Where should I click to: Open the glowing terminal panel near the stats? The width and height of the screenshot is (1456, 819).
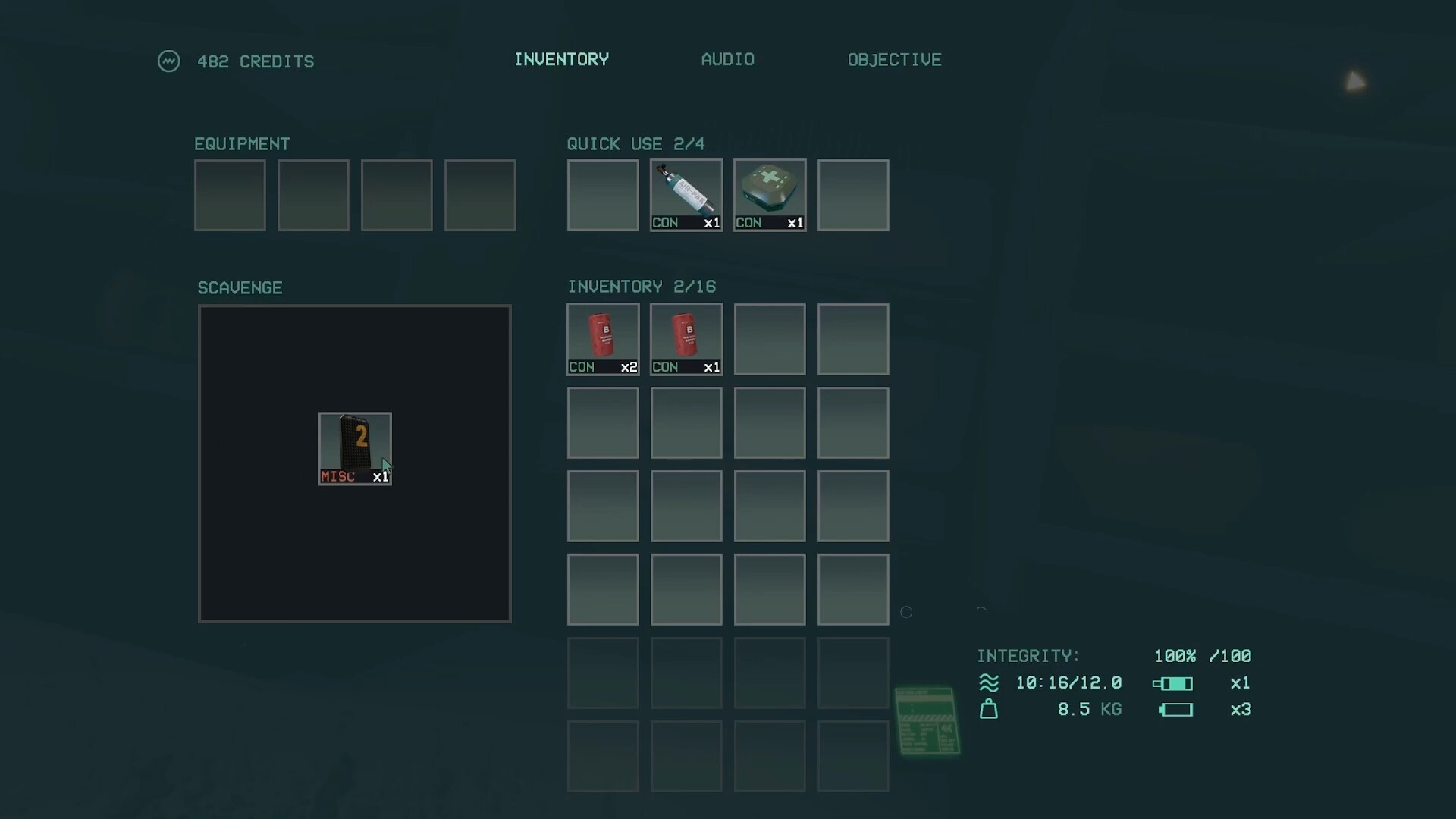927,720
